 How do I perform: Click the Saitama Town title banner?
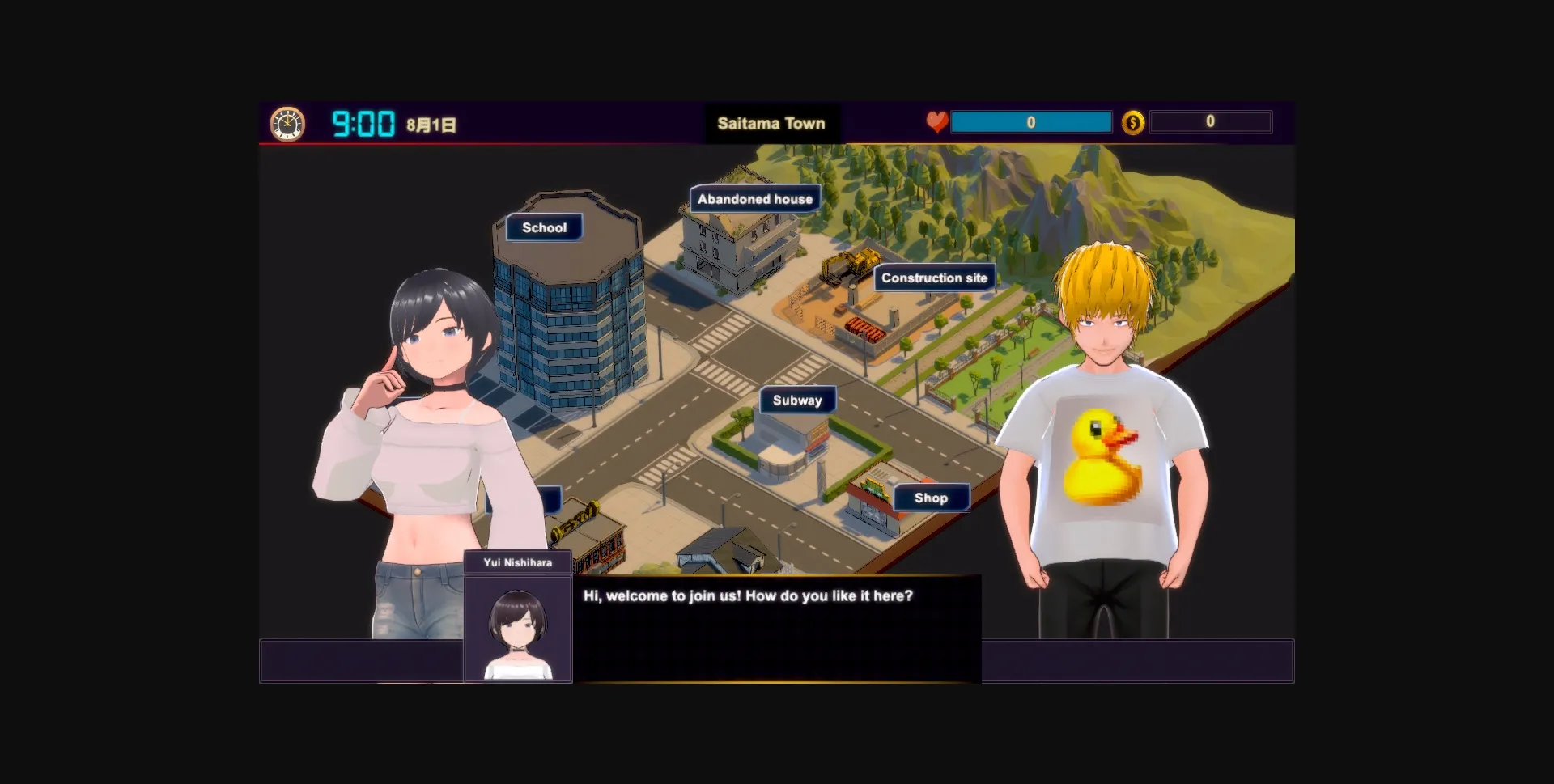click(772, 123)
